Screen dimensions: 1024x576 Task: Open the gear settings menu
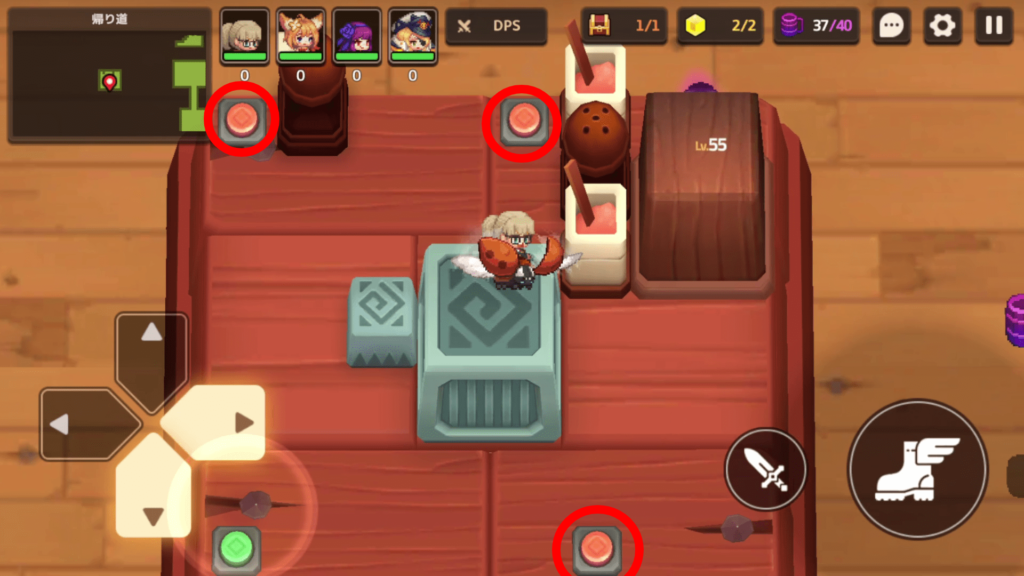click(942, 26)
